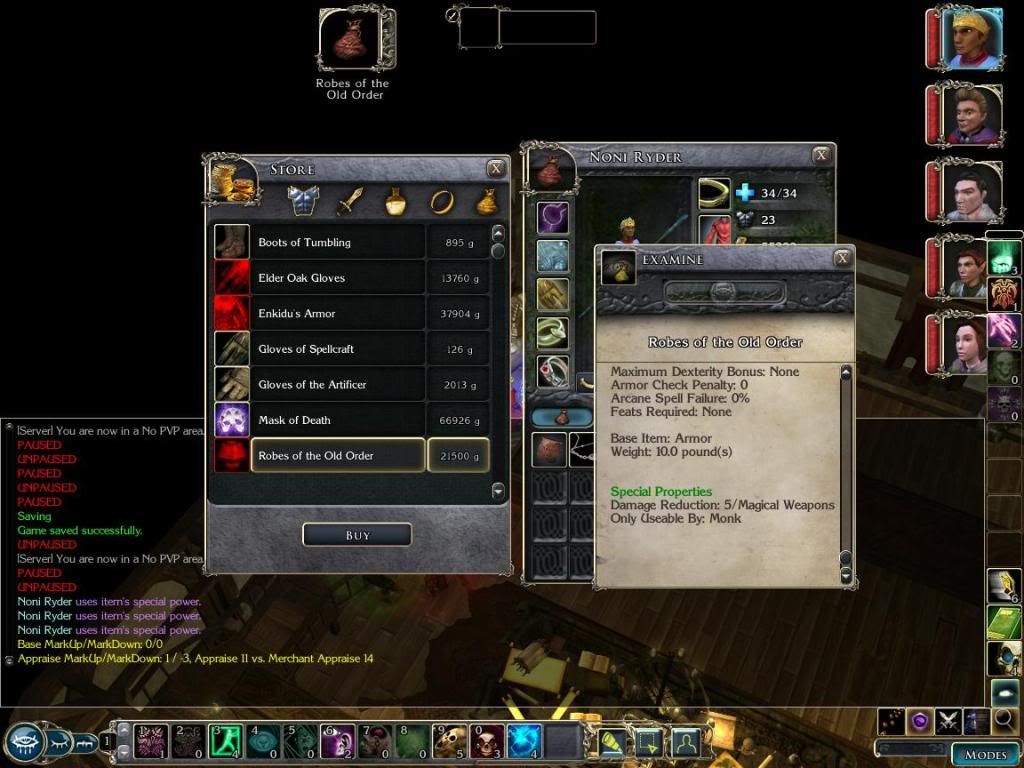The image size is (1024, 768).
Task: Open the Modes menu
Action: (984, 755)
